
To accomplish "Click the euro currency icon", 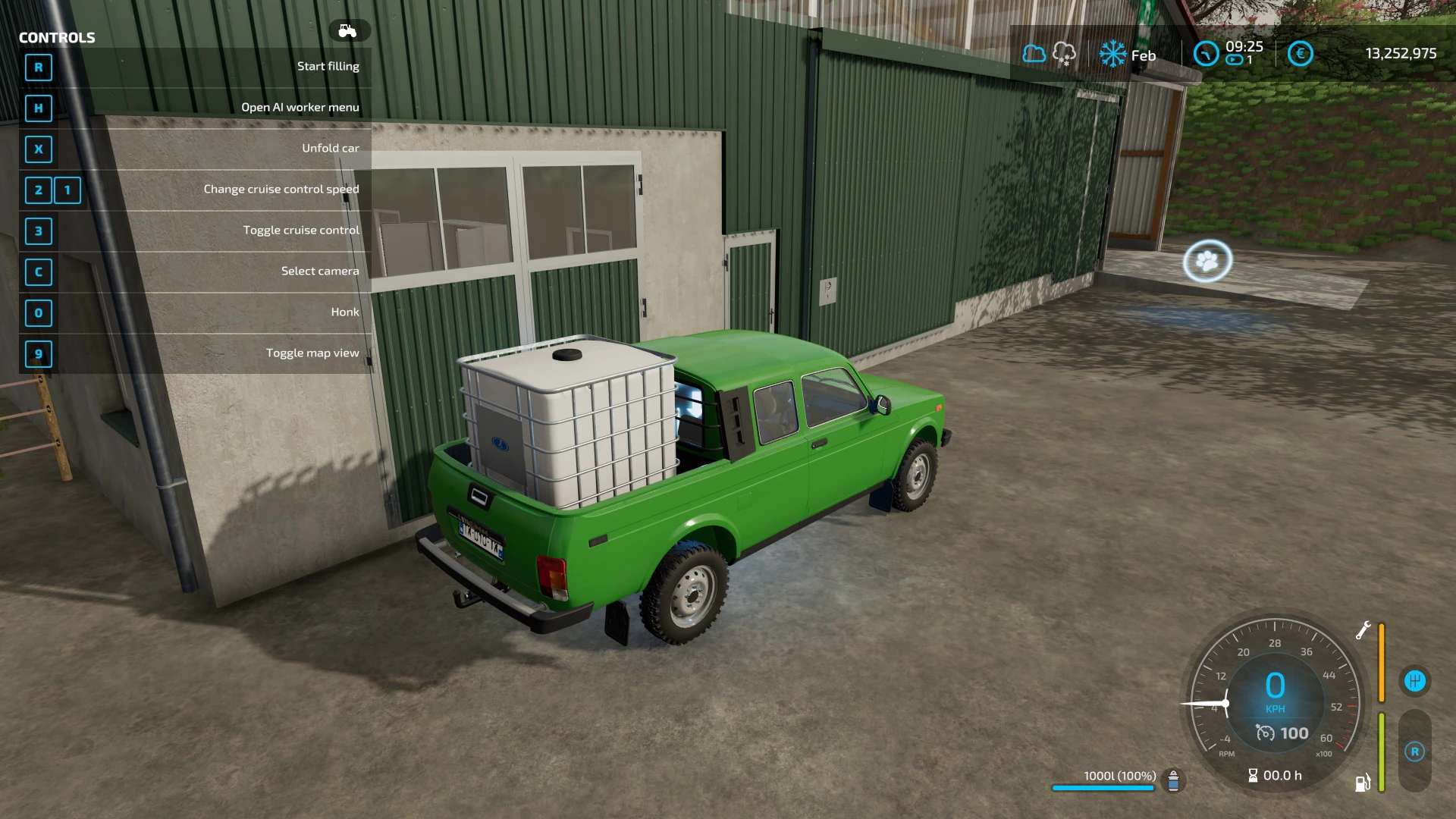I will [x=1300, y=54].
